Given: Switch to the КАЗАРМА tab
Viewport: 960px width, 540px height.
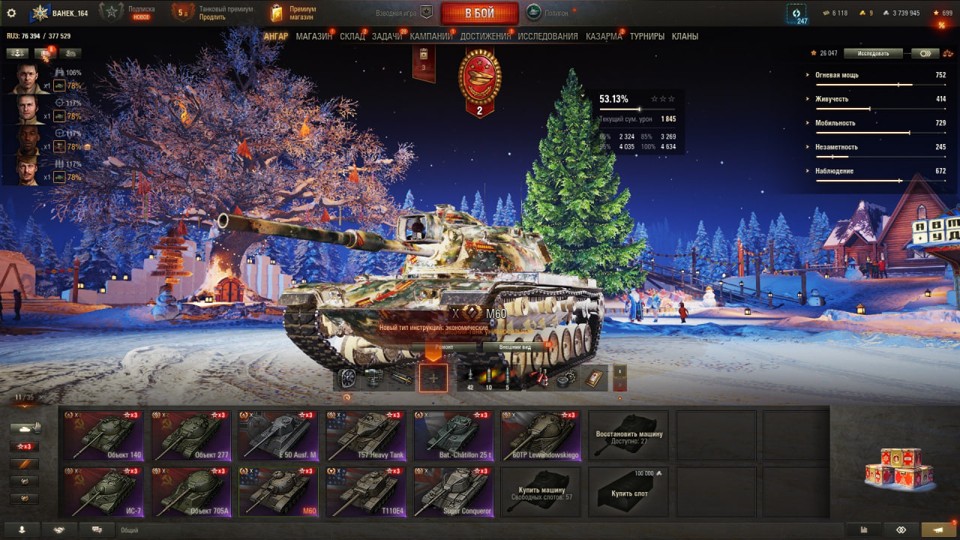Looking at the screenshot, I should tap(604, 36).
